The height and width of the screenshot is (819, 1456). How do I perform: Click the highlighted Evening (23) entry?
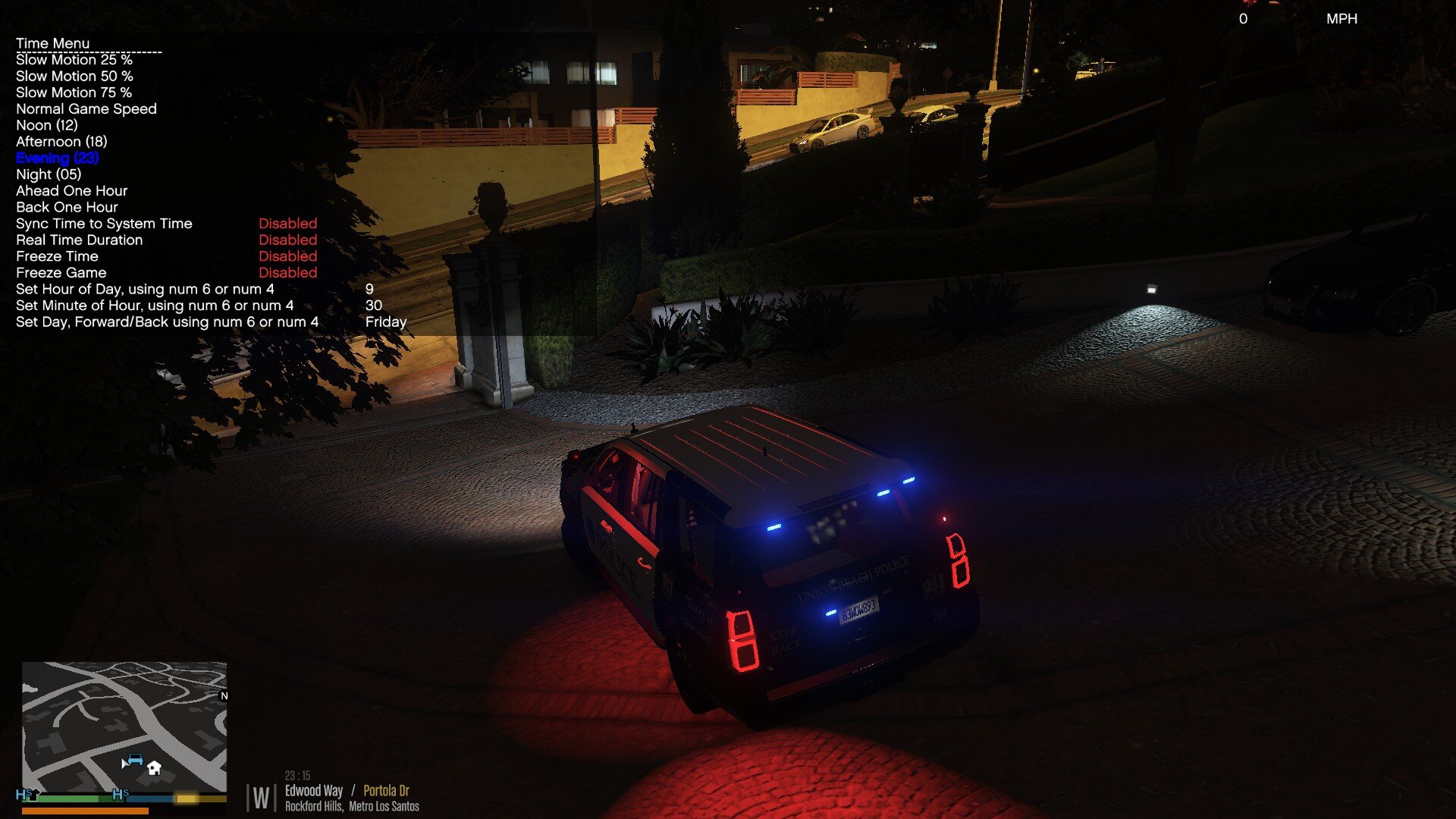click(58, 158)
